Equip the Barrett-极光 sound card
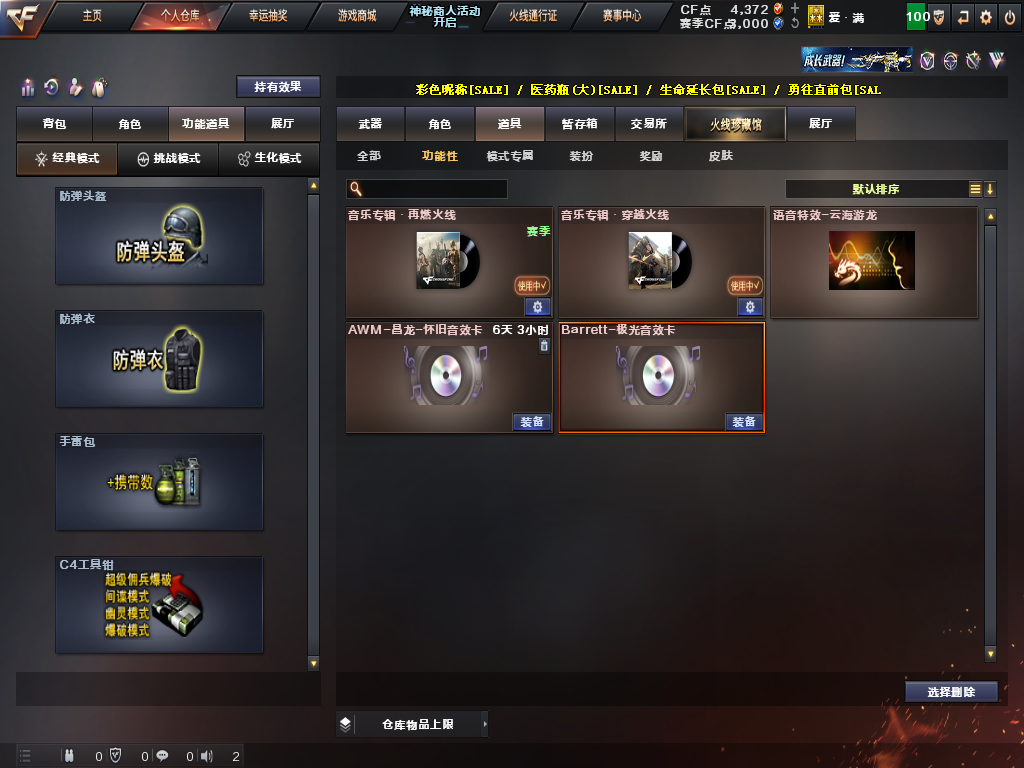The width and height of the screenshot is (1024, 768). tap(744, 422)
